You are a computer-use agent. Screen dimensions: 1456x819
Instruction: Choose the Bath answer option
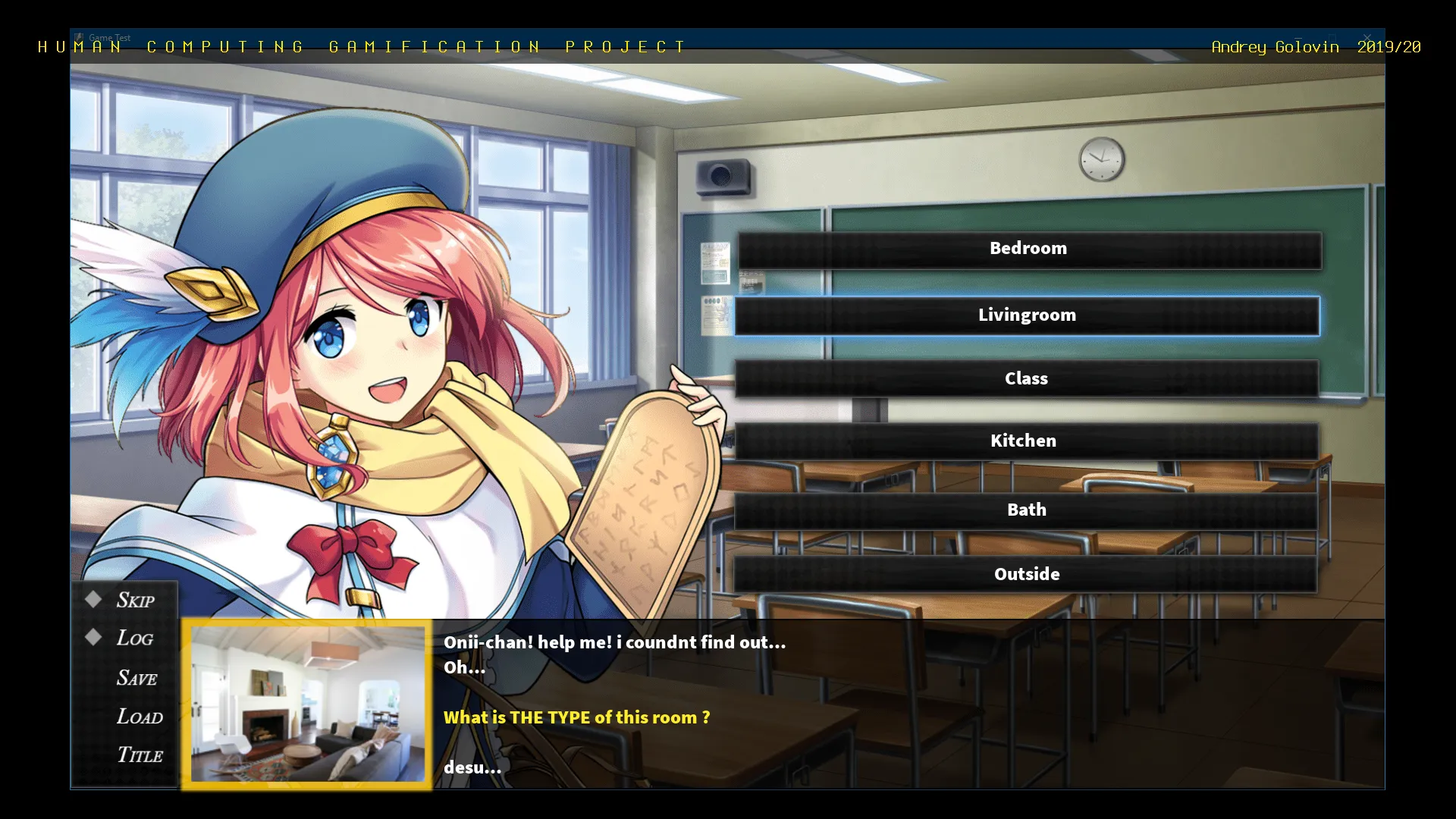[1026, 510]
